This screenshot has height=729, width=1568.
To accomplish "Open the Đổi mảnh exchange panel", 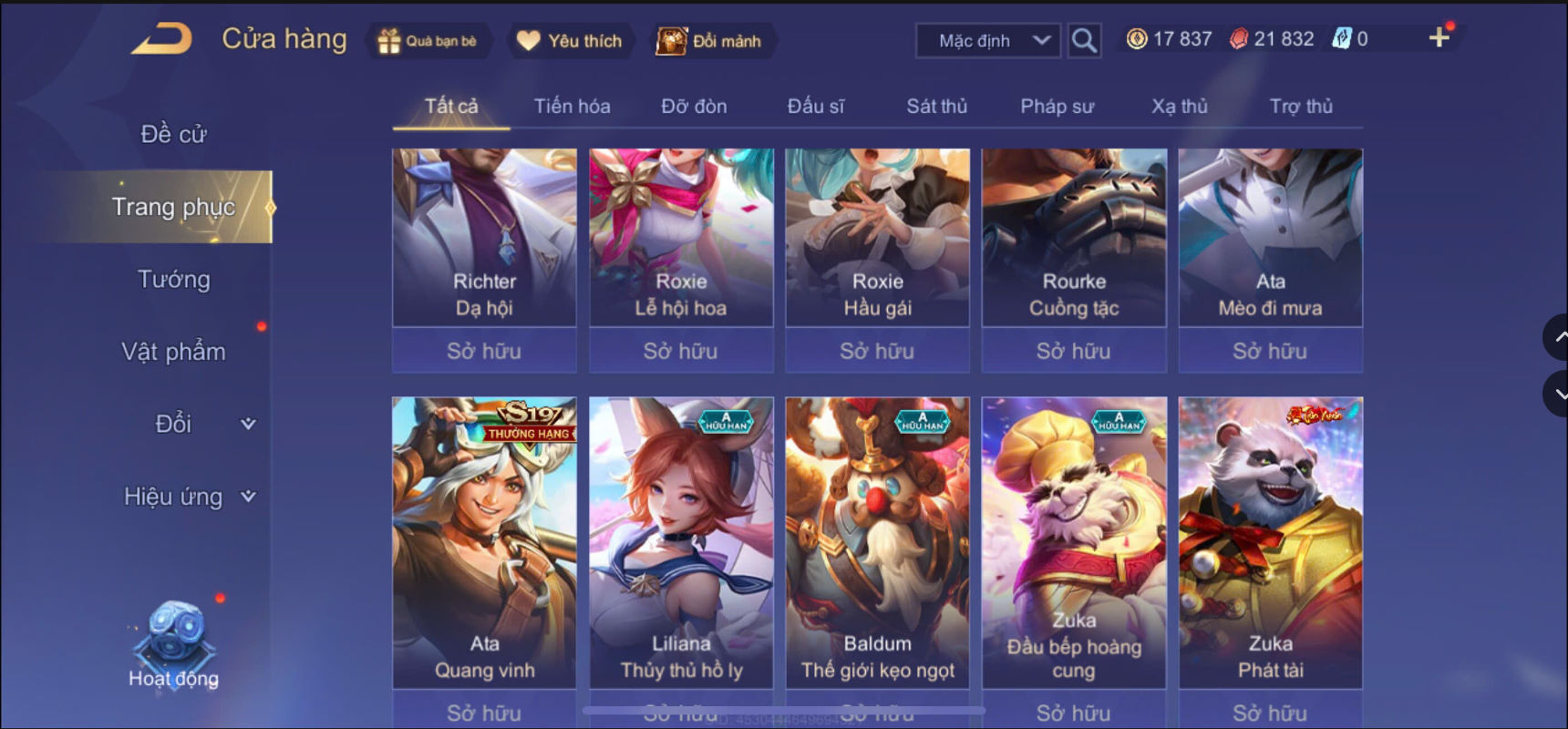I will (713, 40).
